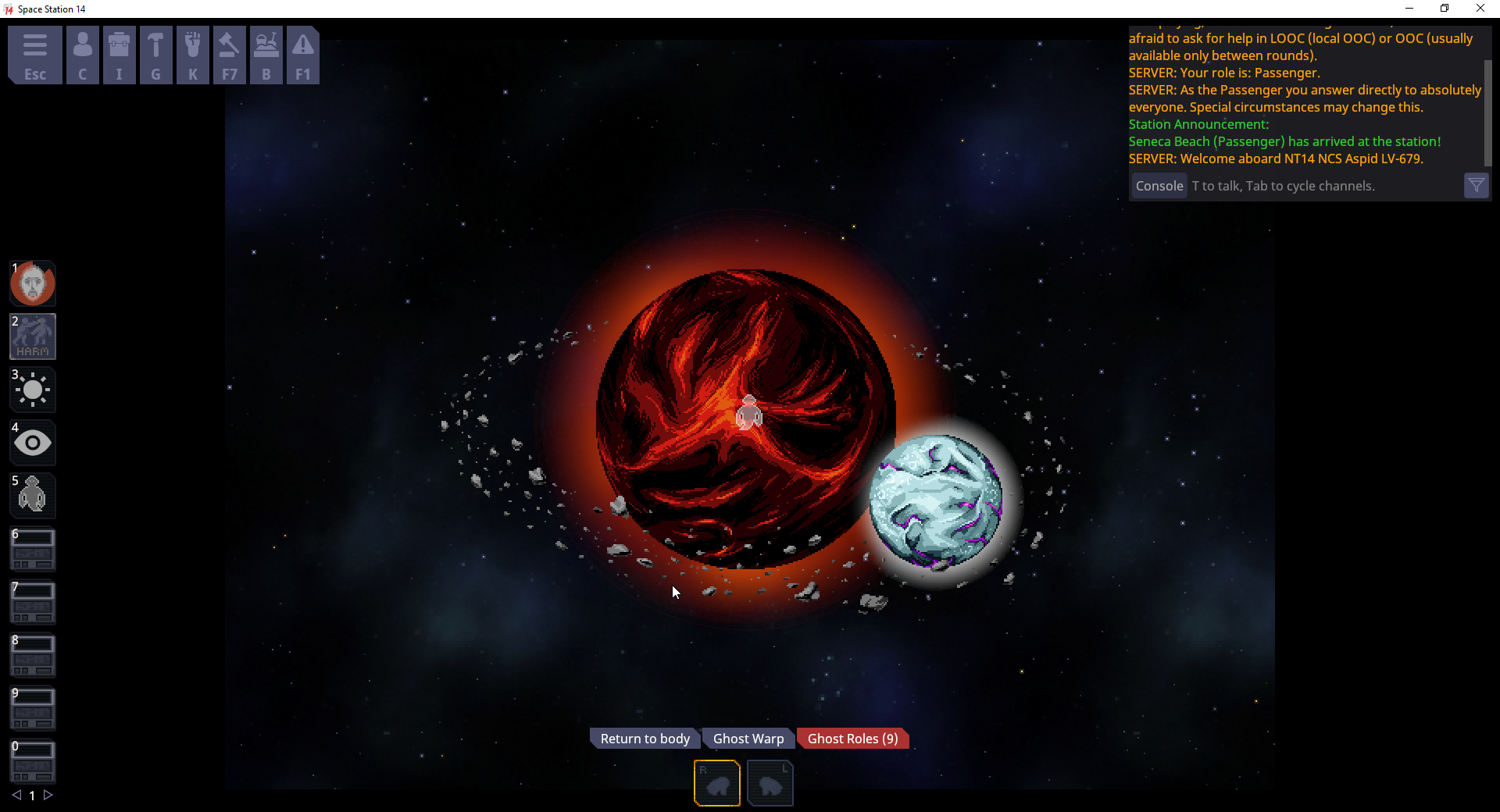Open the Esc hamburger menu
The height and width of the screenshot is (812, 1500).
click(34, 55)
